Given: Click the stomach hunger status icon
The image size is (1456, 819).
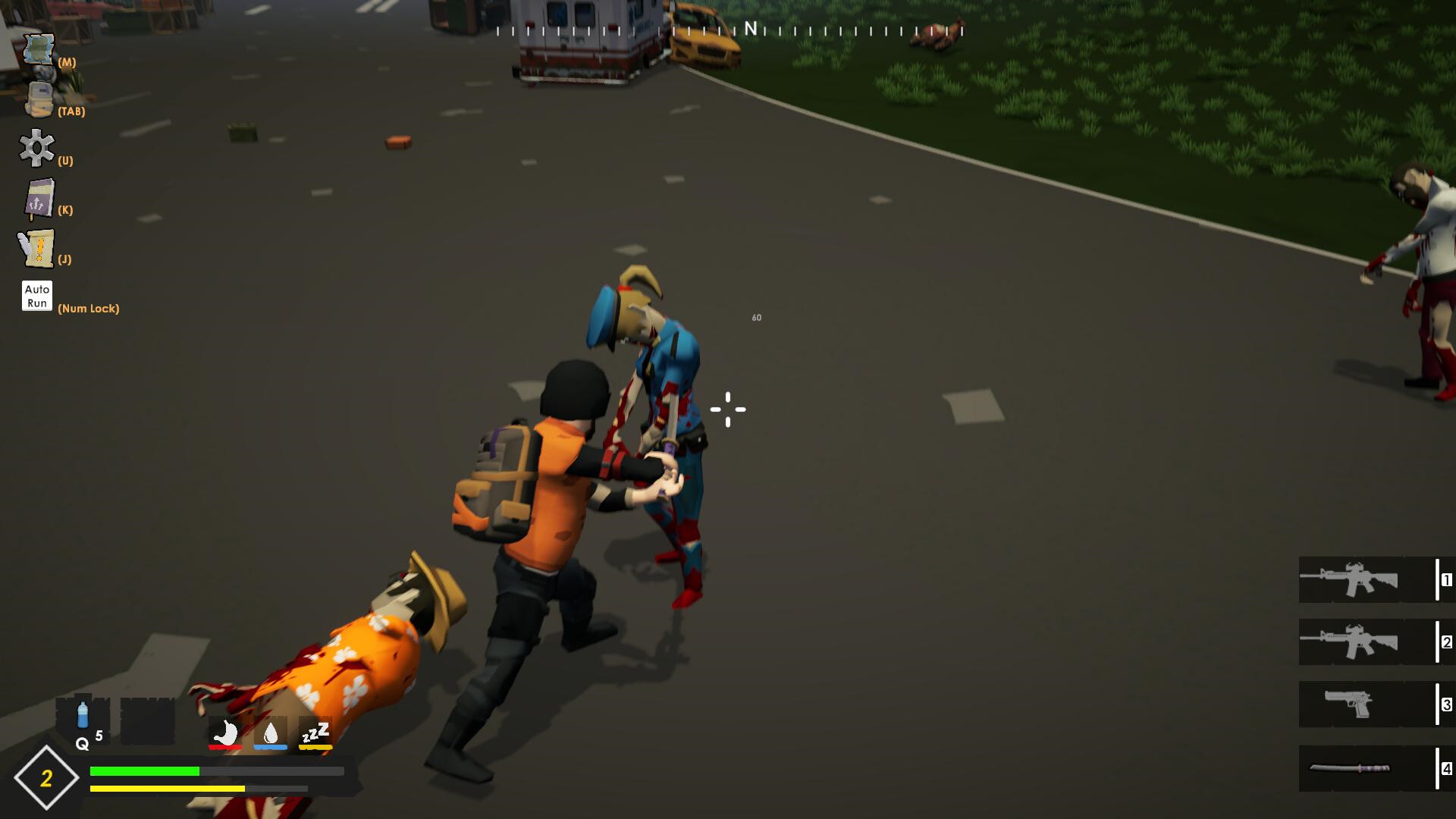Looking at the screenshot, I should click(x=224, y=733).
